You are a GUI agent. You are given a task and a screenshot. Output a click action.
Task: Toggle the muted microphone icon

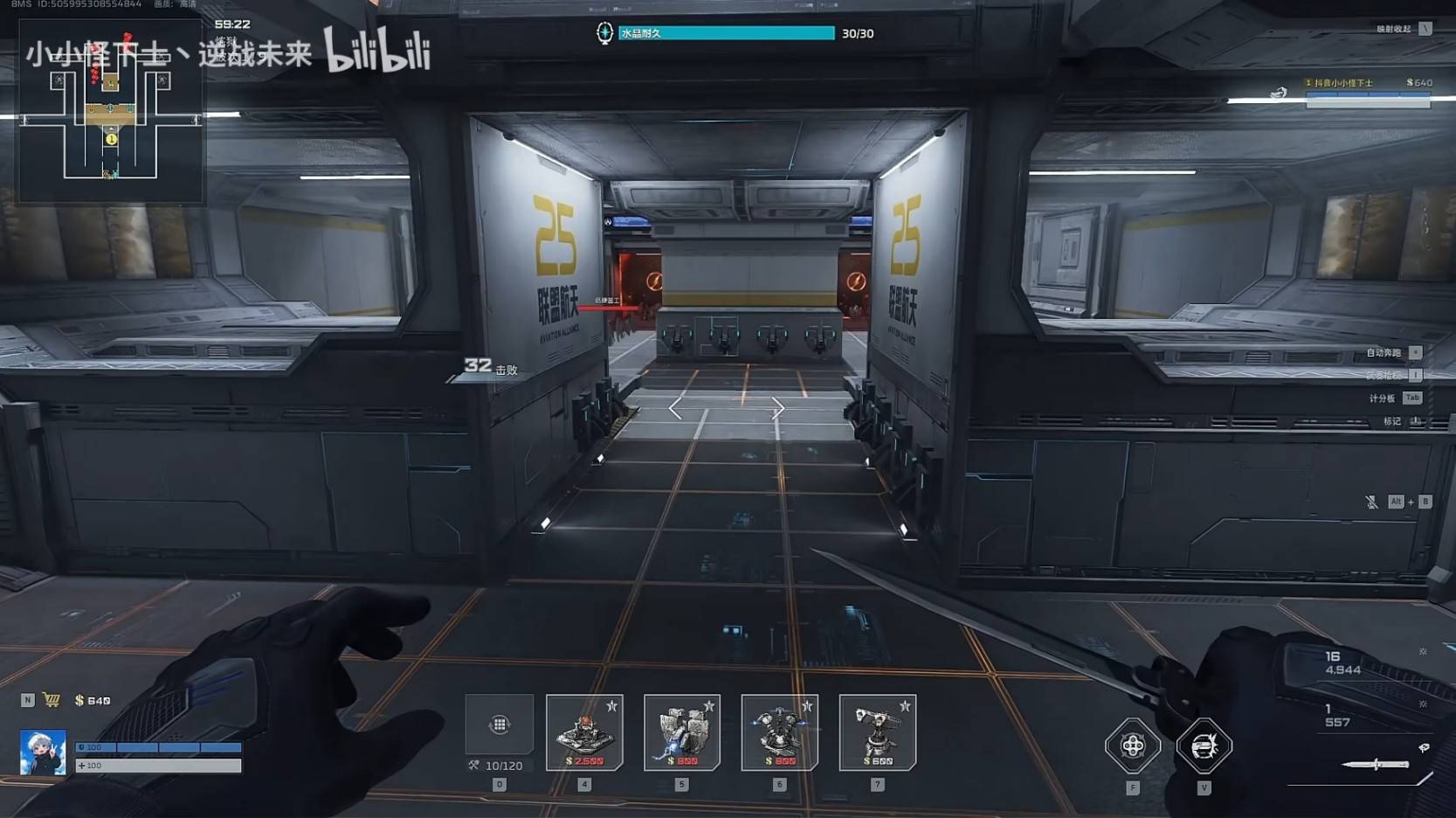tap(1371, 502)
